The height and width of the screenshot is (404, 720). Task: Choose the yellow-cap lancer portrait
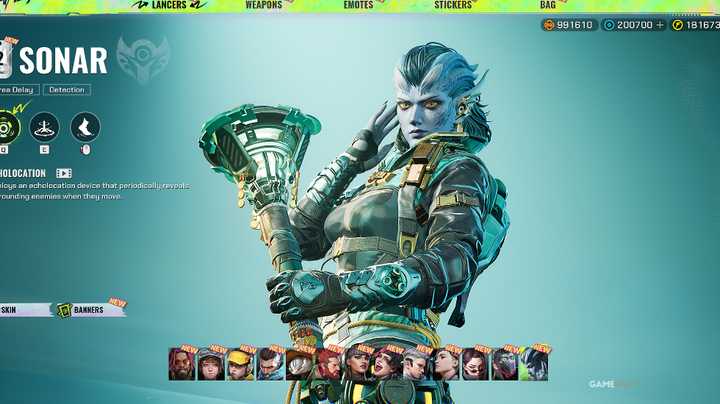point(240,365)
